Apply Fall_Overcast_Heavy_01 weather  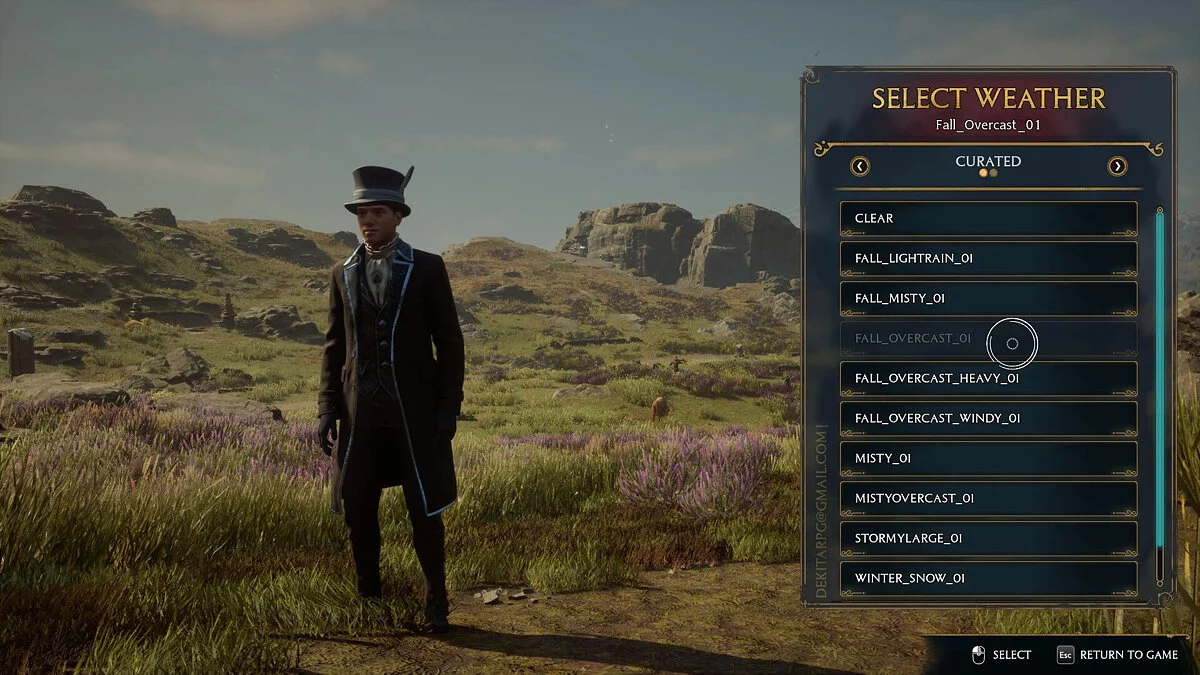pos(988,378)
